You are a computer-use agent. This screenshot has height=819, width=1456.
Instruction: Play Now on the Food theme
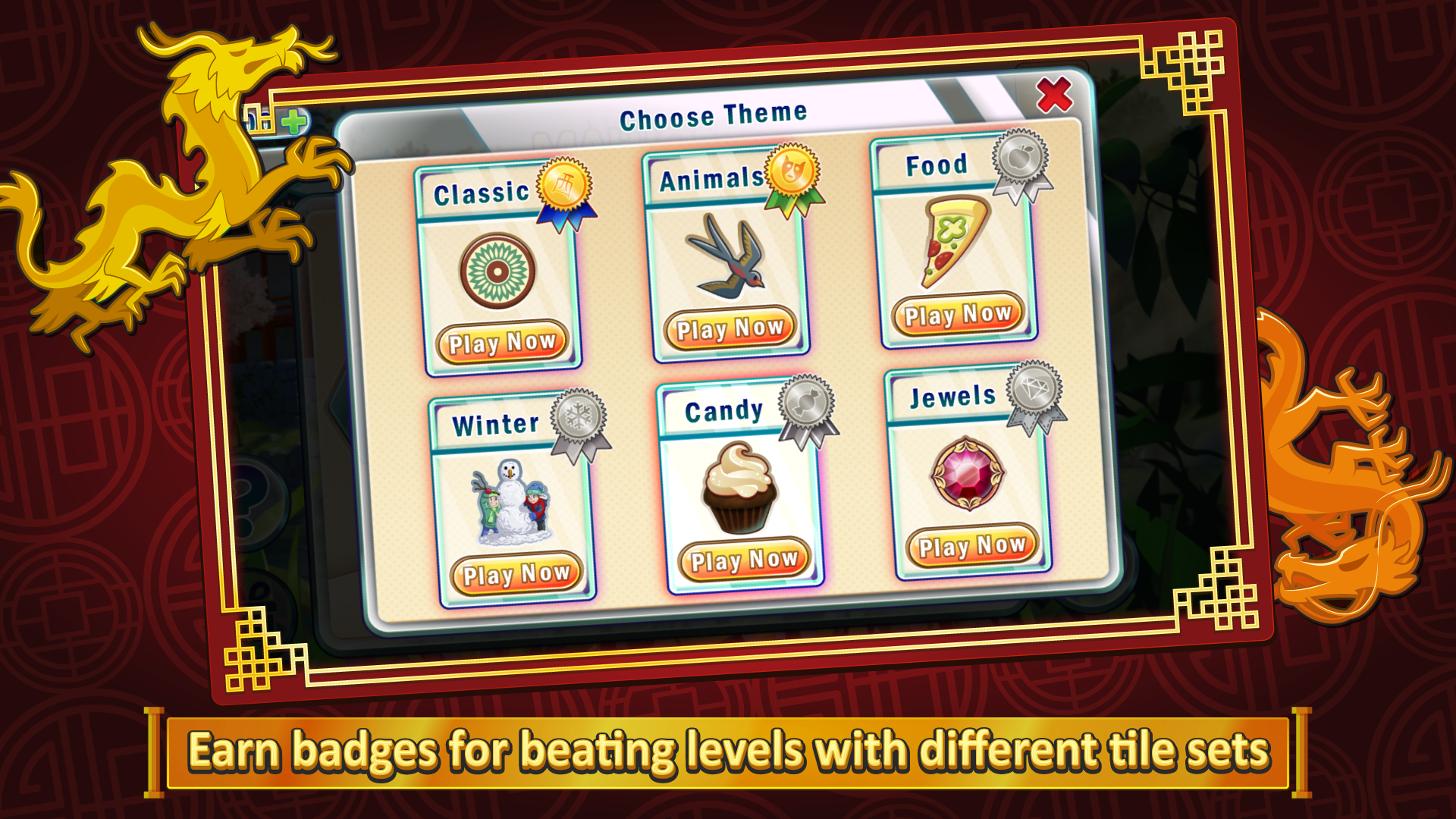[x=955, y=313]
